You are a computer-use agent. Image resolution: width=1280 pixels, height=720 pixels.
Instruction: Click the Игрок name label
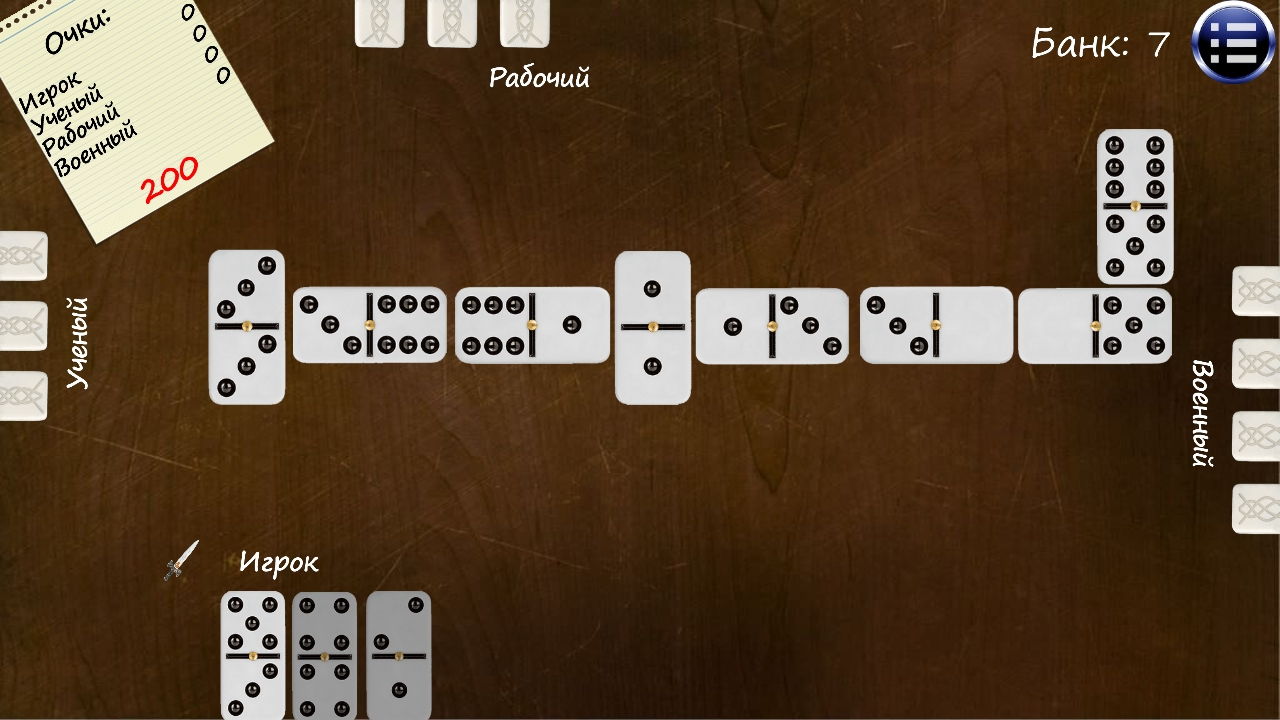281,562
